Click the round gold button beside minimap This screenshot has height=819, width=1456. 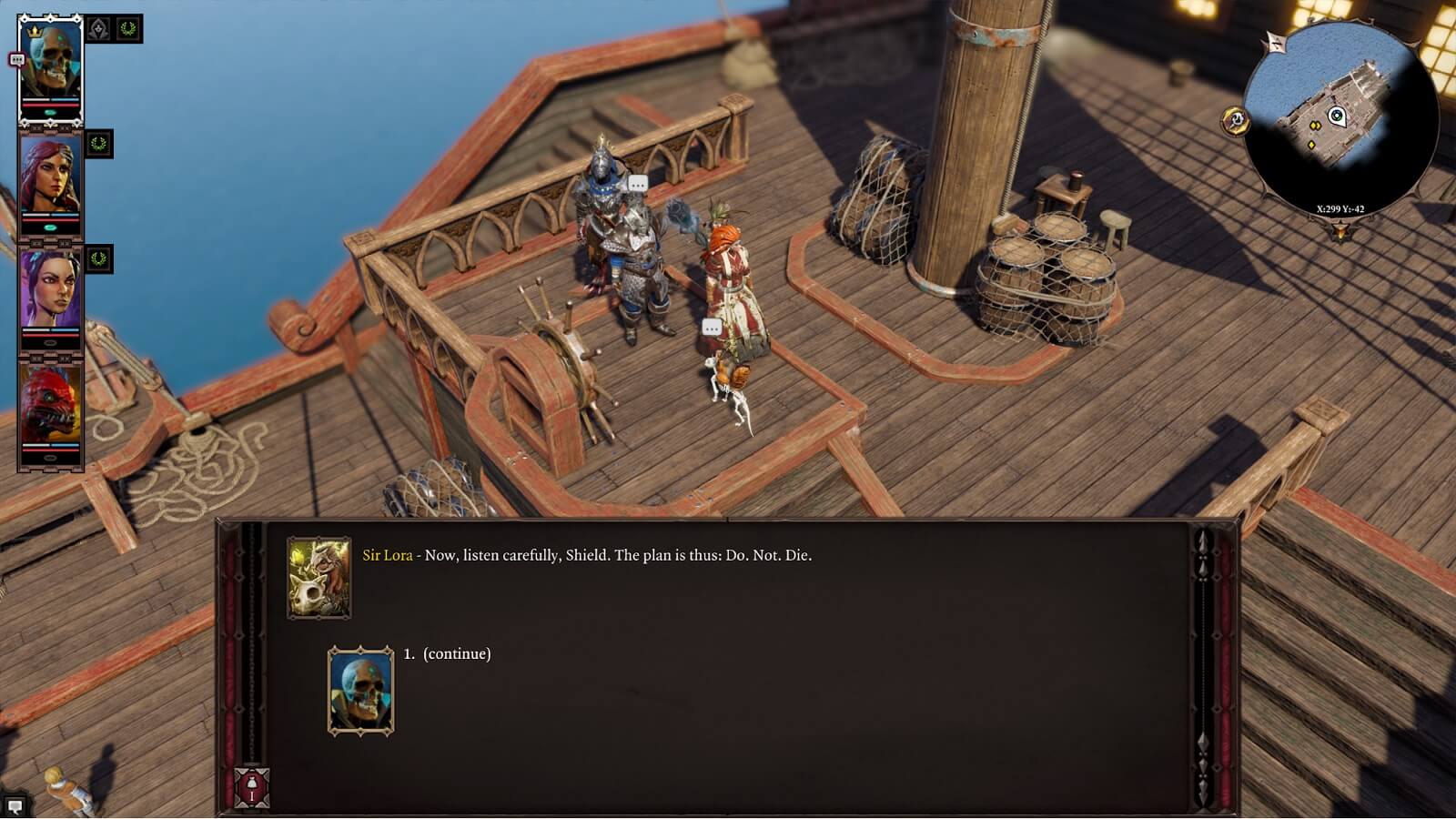pyautogui.click(x=1235, y=120)
